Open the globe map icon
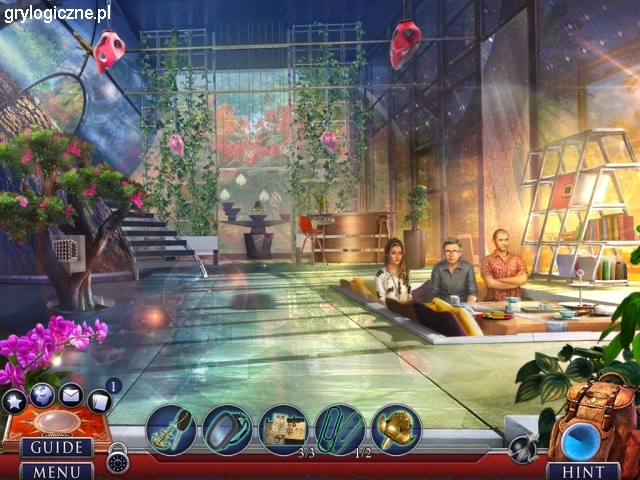 click(x=42, y=396)
